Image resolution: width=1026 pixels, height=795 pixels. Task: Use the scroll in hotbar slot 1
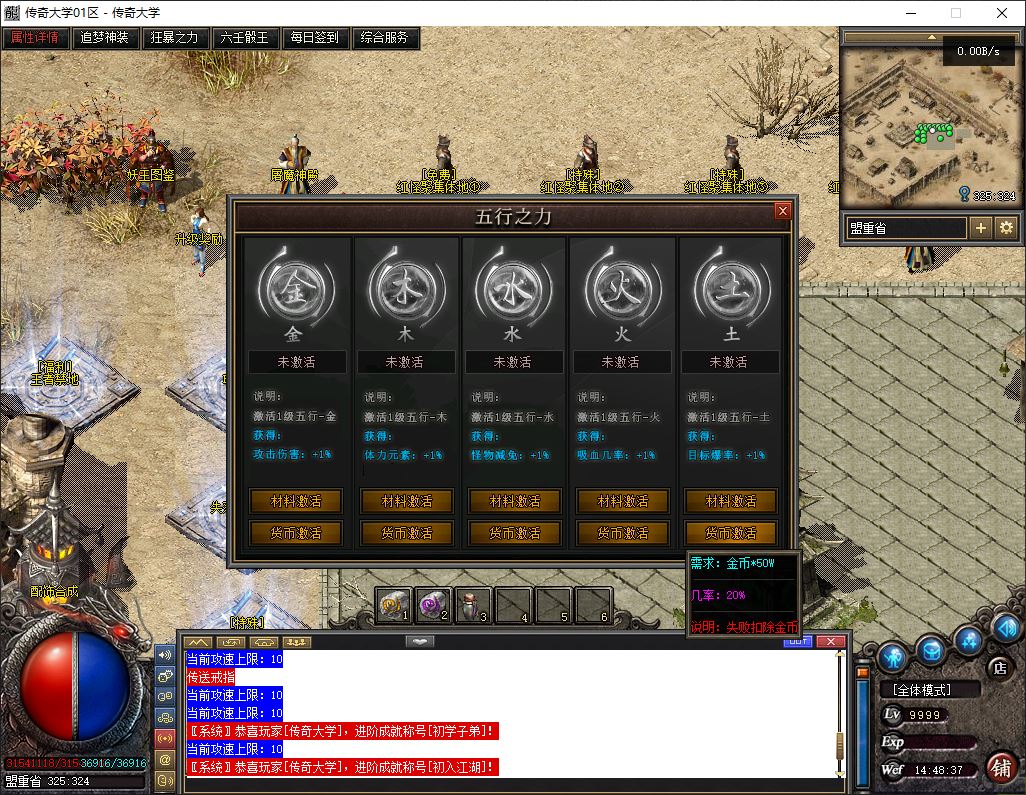click(394, 604)
